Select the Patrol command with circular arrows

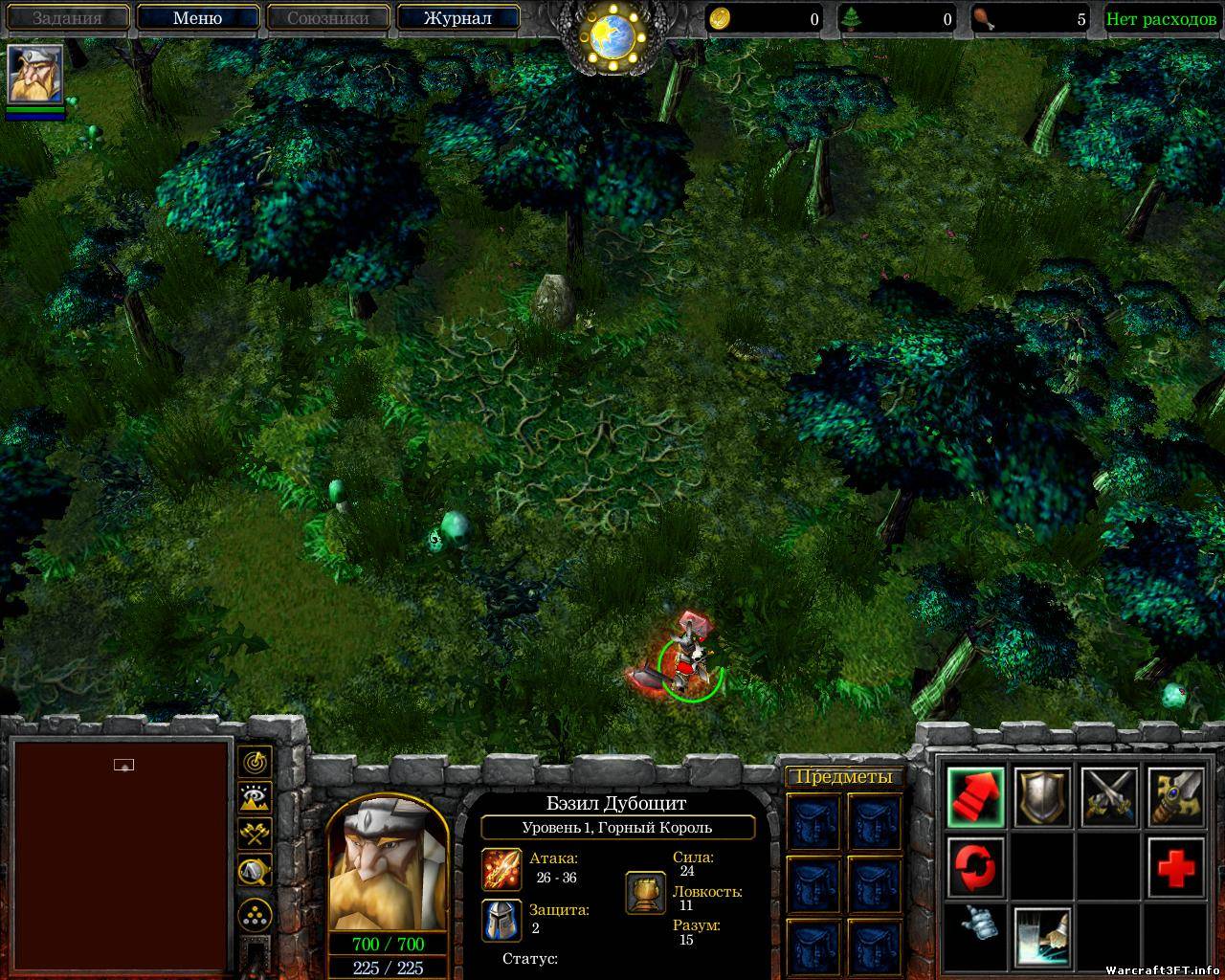976,865
